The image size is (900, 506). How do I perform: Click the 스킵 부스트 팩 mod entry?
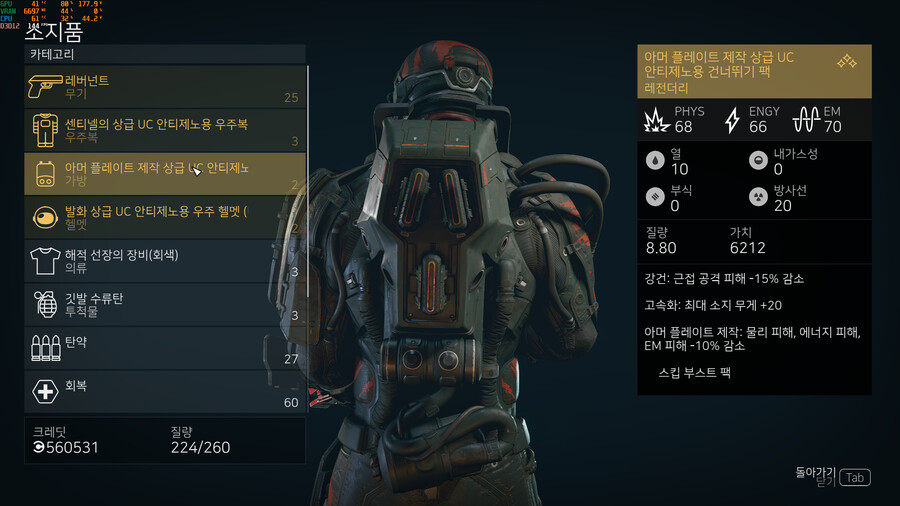point(695,371)
